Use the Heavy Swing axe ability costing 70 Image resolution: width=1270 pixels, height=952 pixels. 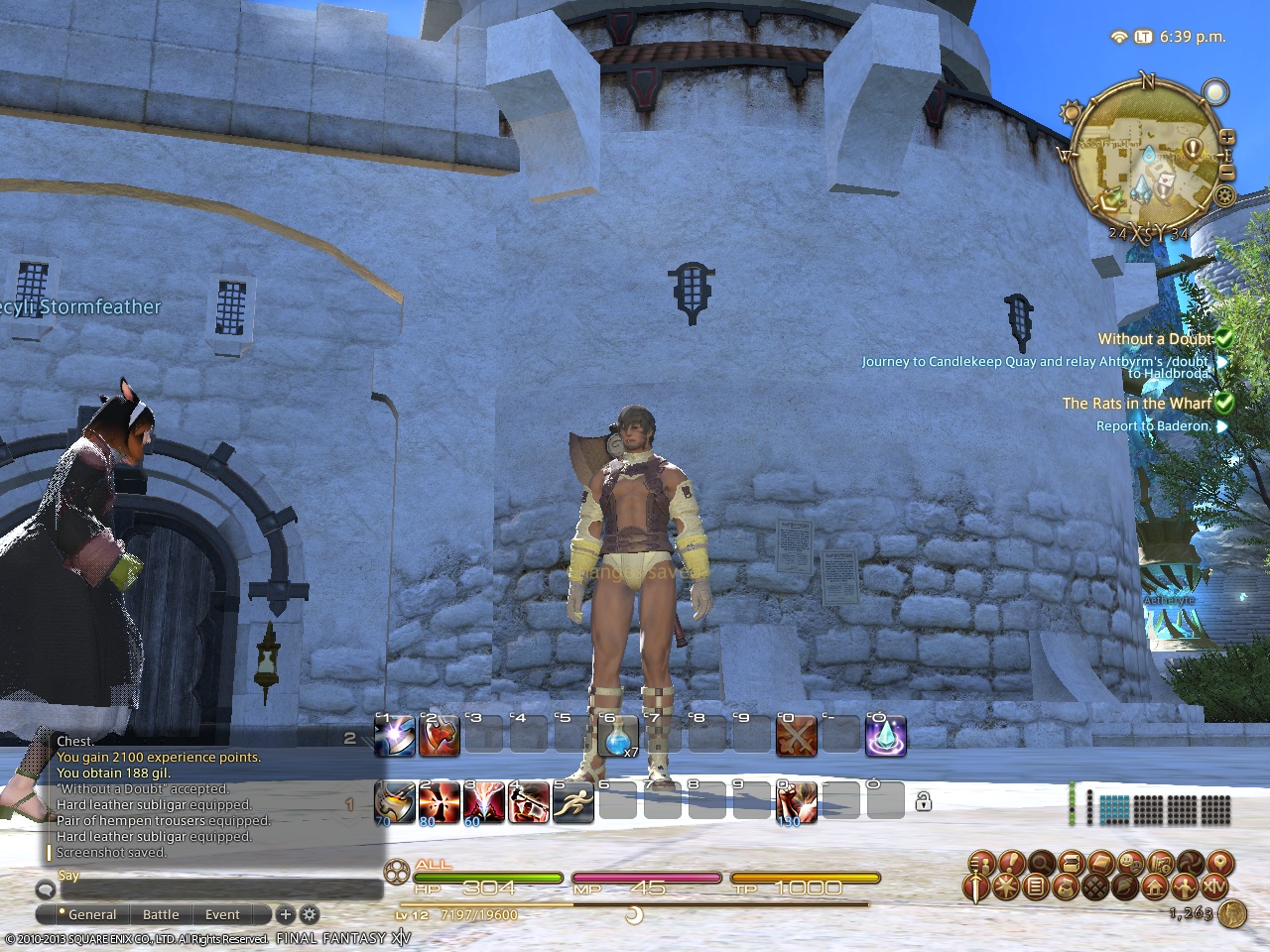[x=395, y=801]
